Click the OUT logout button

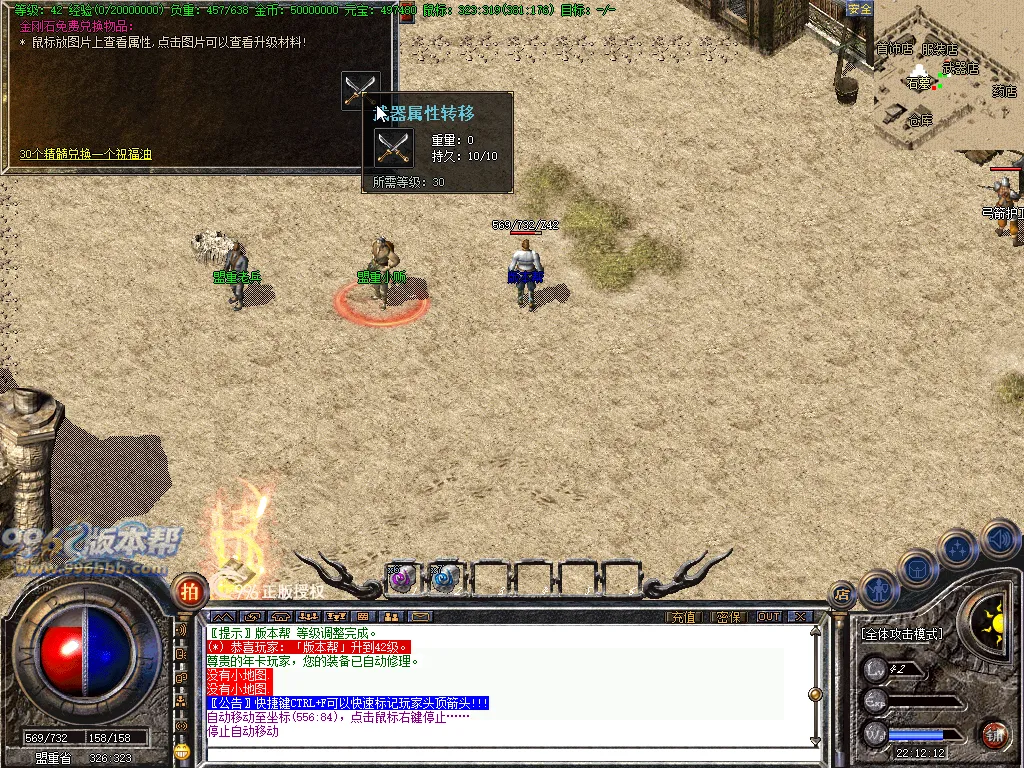pyautogui.click(x=769, y=617)
